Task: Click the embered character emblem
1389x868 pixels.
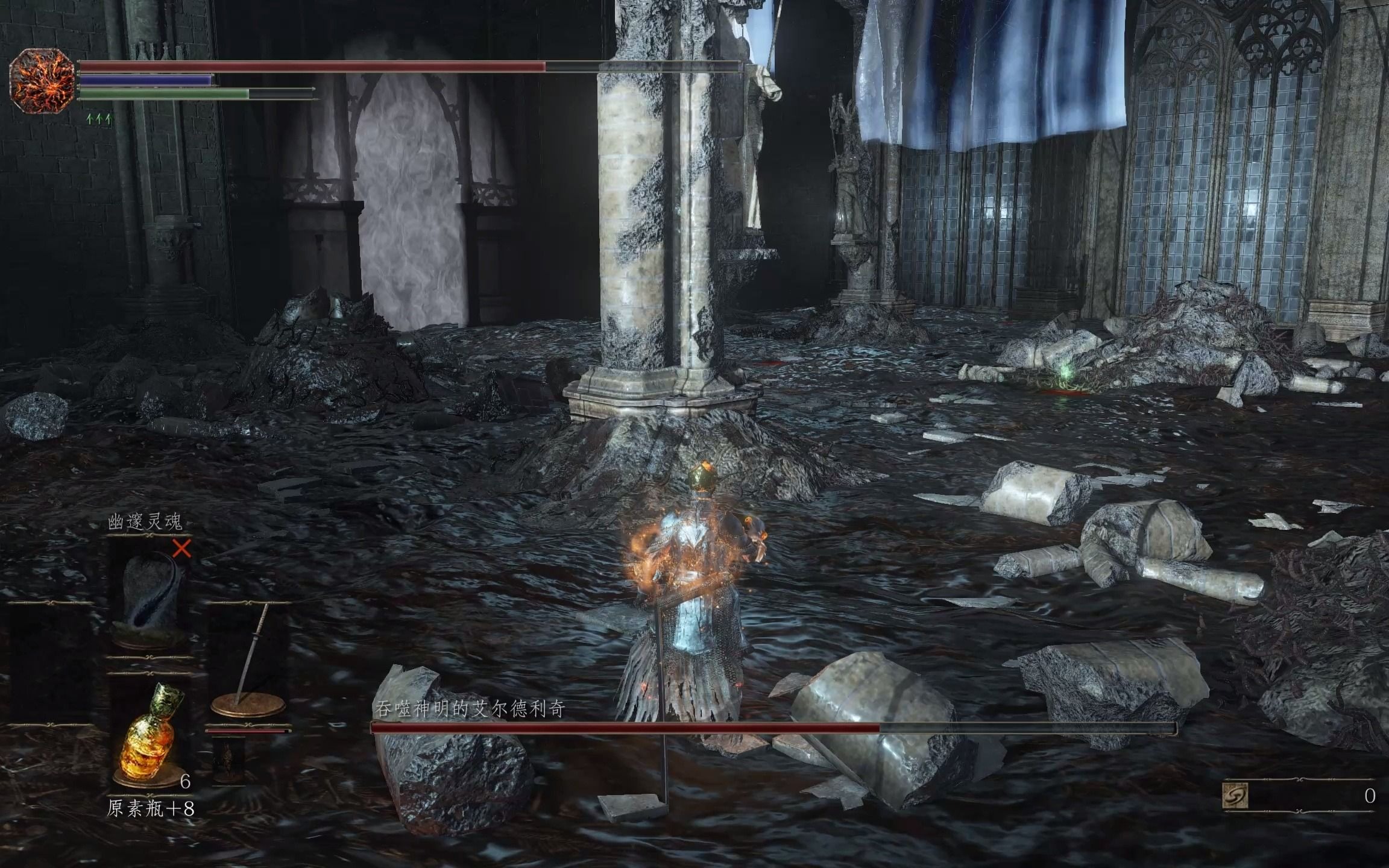Action: (x=41, y=80)
